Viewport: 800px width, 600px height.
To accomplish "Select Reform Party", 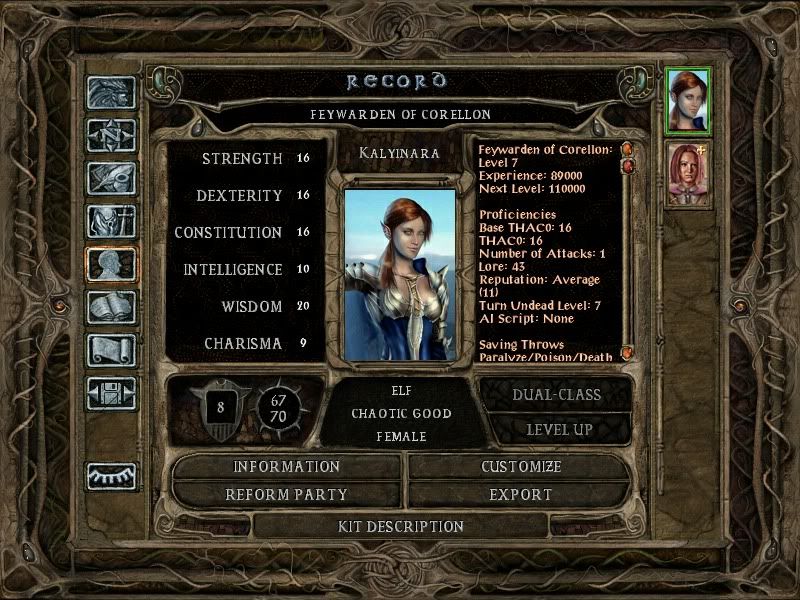I will click(287, 494).
